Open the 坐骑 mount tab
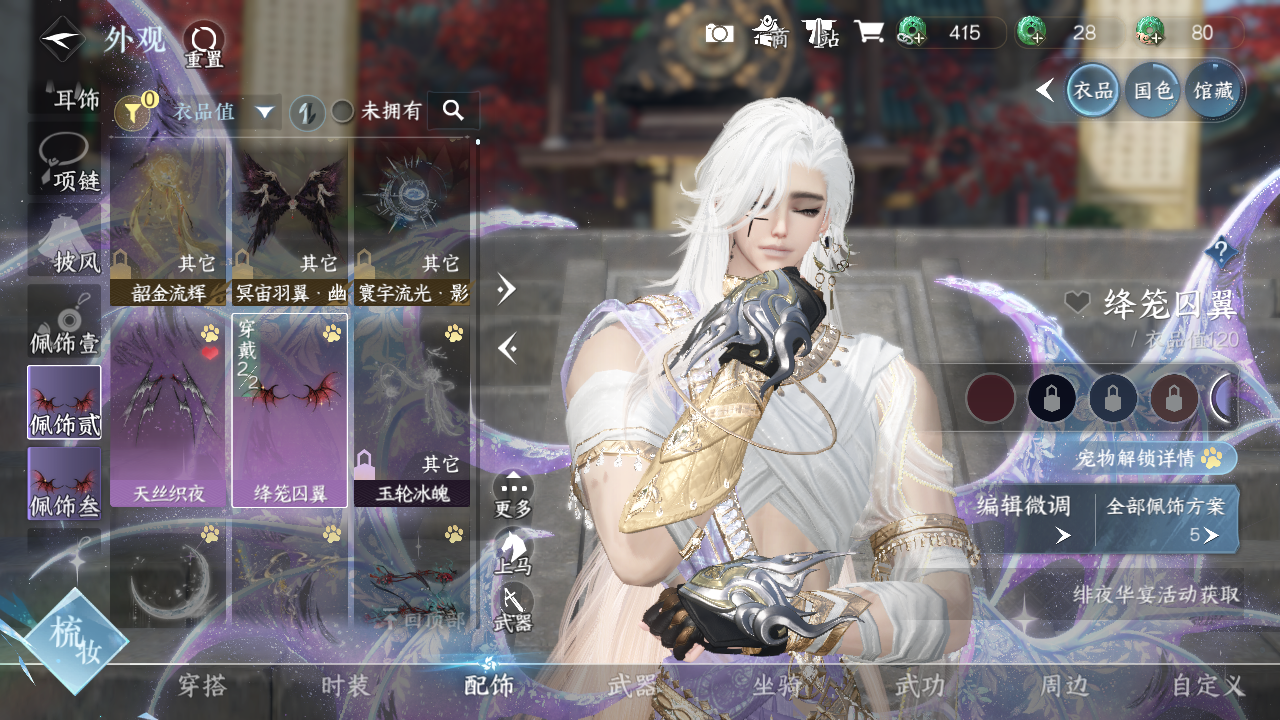This screenshot has height=720, width=1280. click(x=776, y=686)
